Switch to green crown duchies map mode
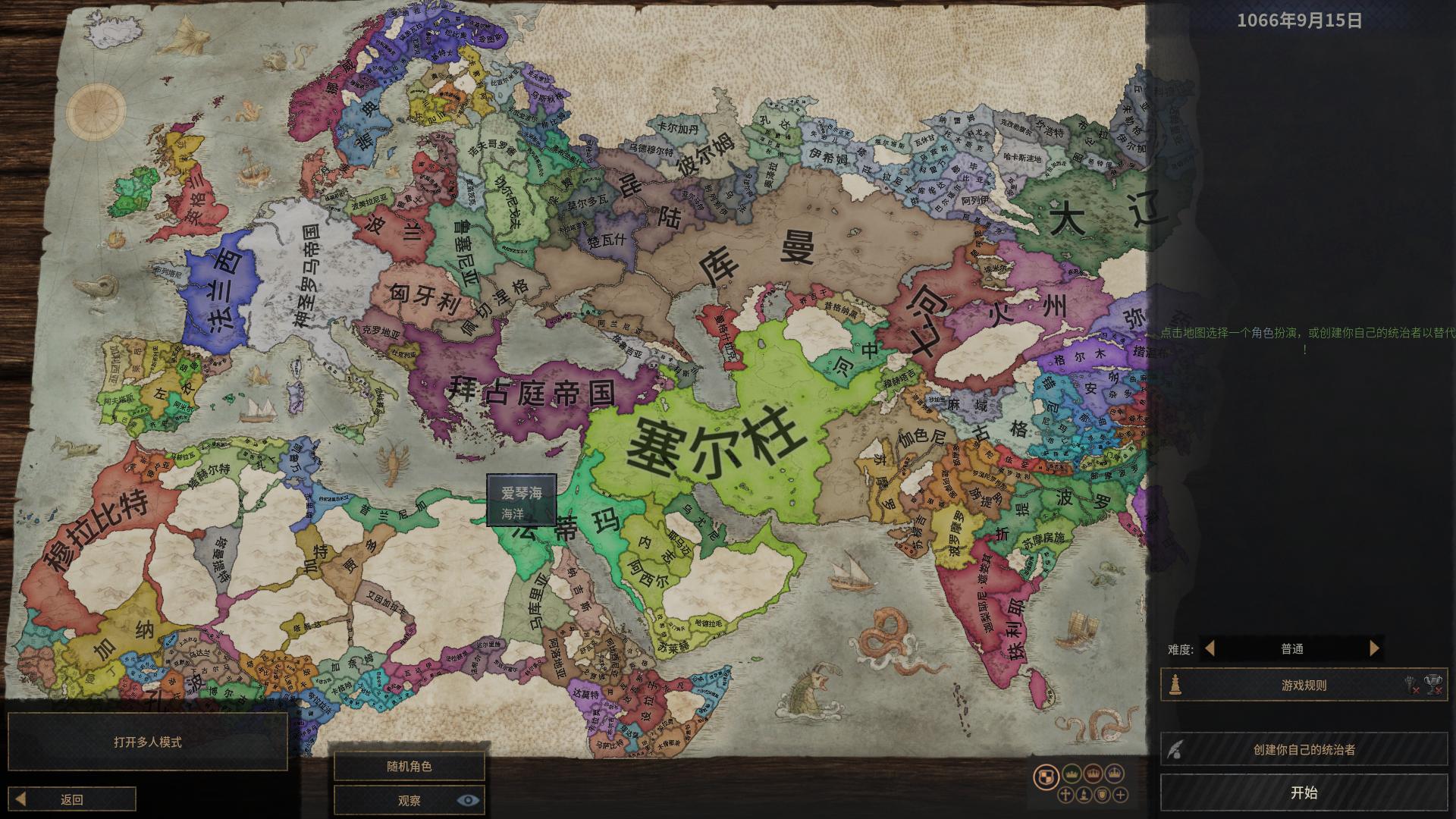The width and height of the screenshot is (1456, 819). click(x=1072, y=773)
